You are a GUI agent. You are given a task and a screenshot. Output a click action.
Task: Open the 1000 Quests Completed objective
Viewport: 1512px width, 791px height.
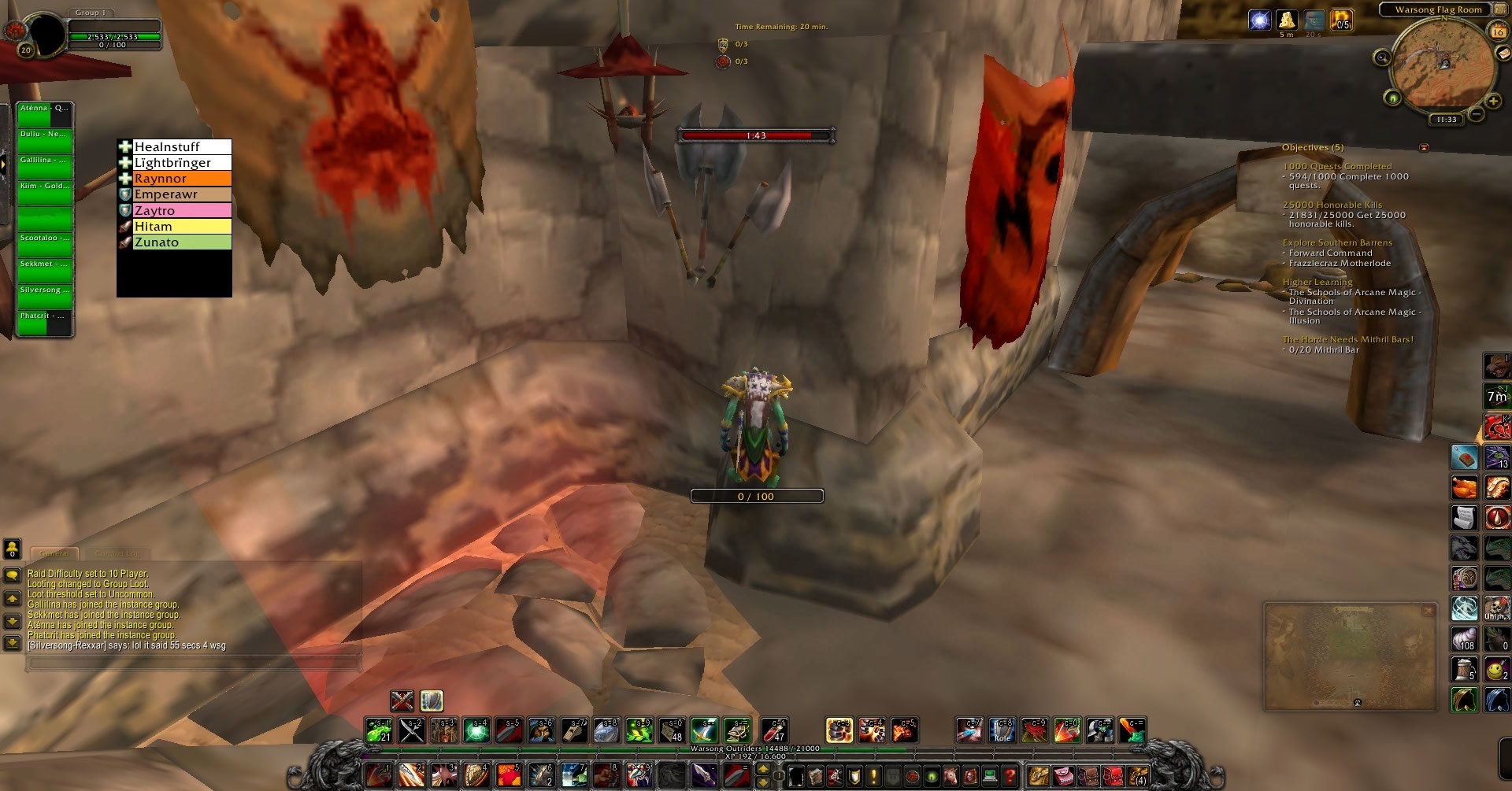[x=1336, y=166]
